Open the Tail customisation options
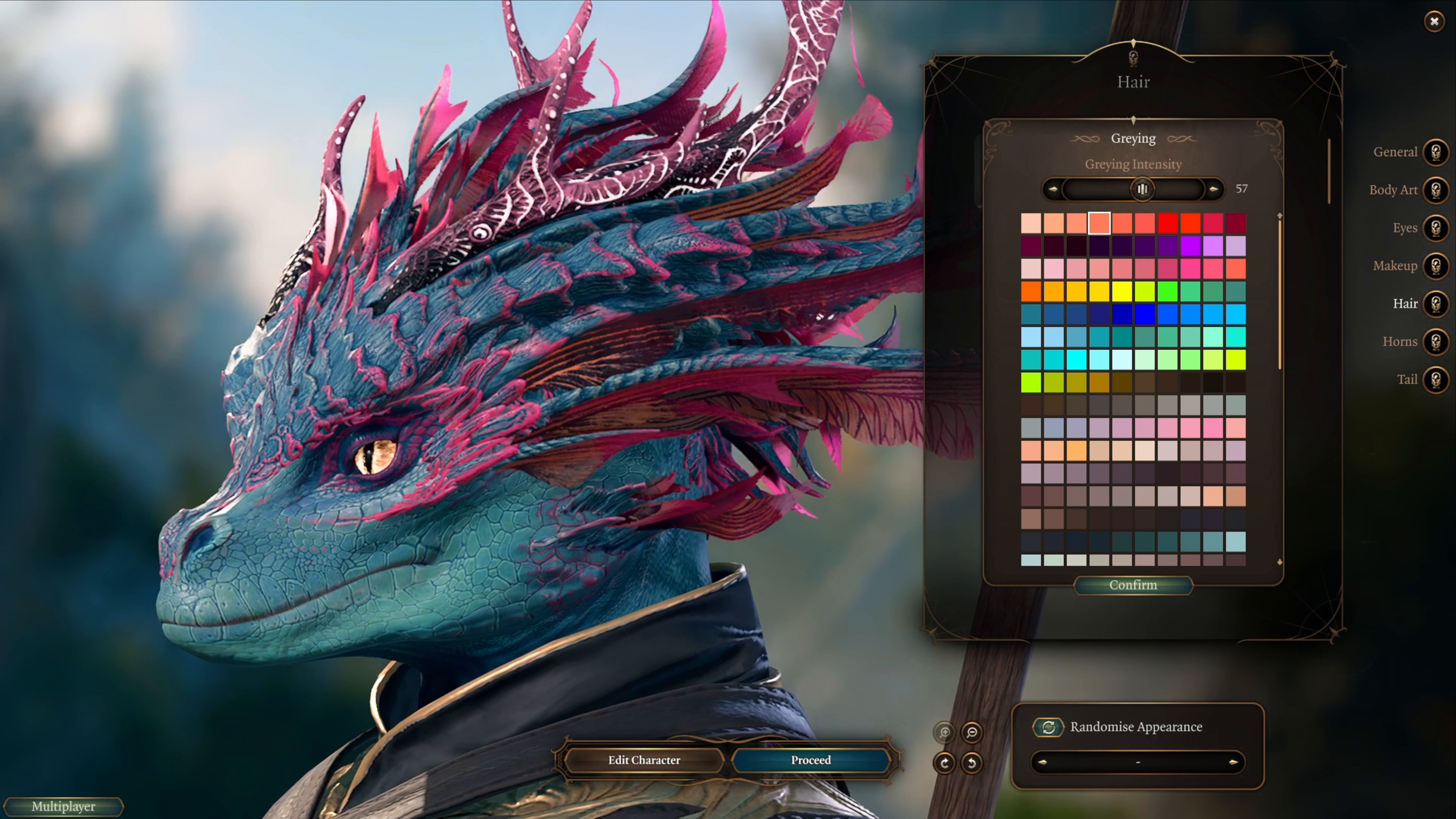The width and height of the screenshot is (1456, 819). click(x=1437, y=379)
